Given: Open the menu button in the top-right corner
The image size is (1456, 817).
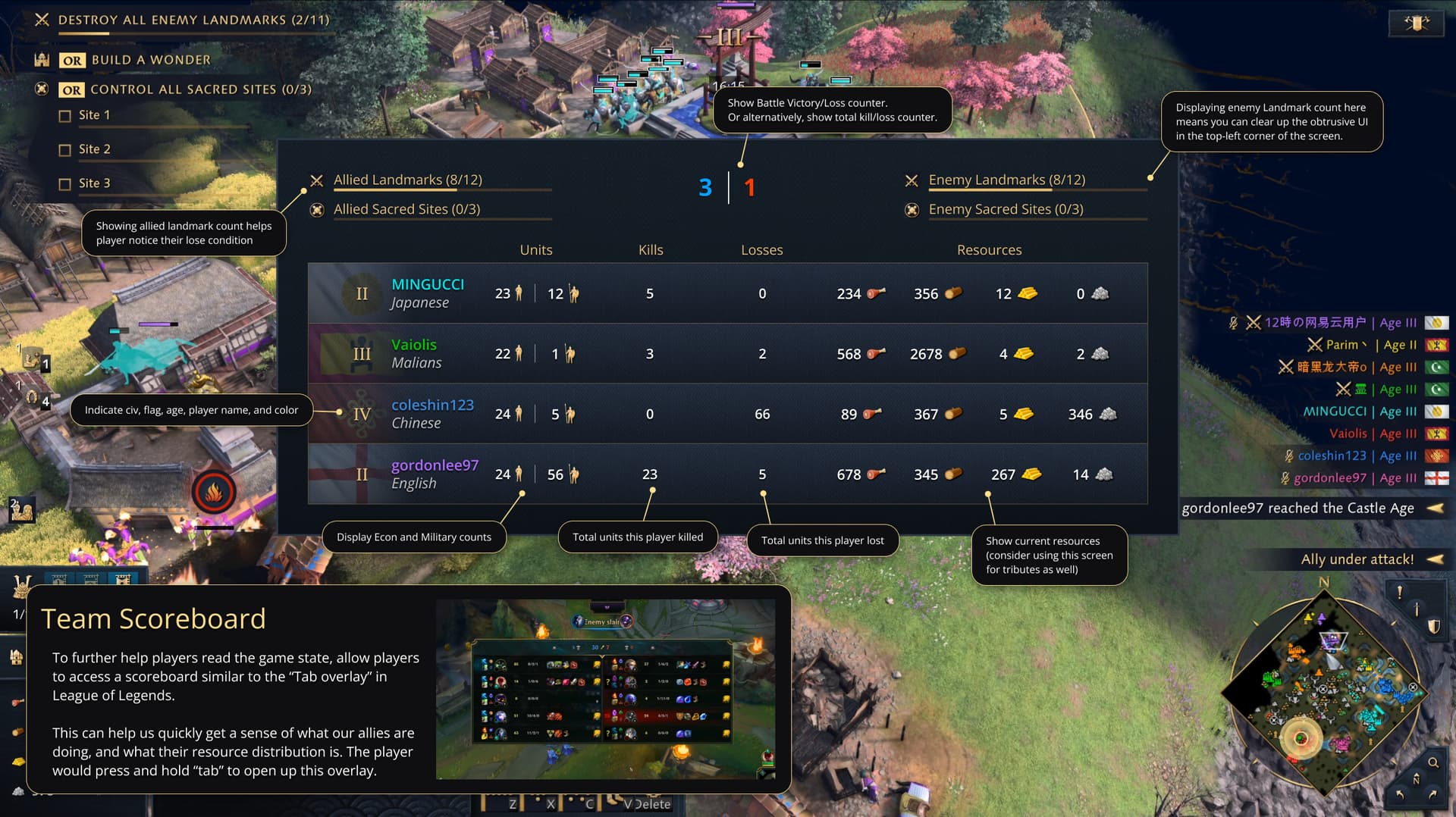Looking at the screenshot, I should pyautogui.click(x=1416, y=23).
